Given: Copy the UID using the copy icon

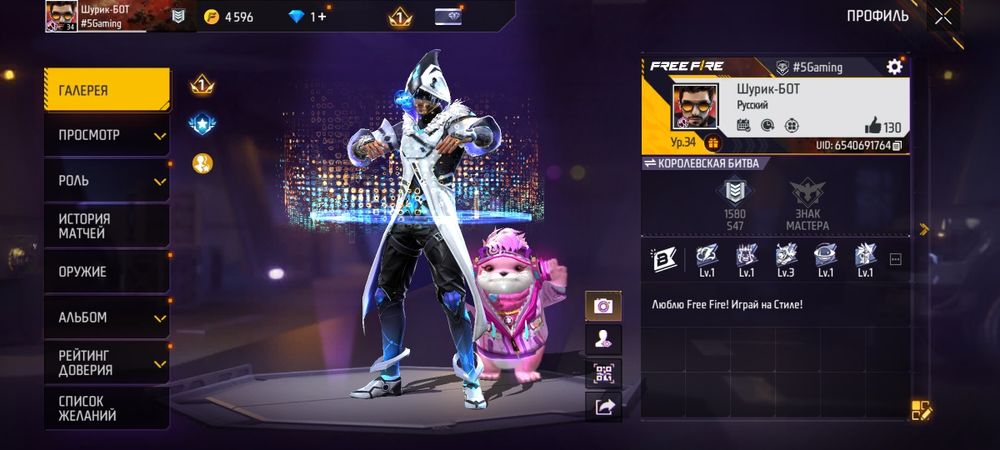Looking at the screenshot, I should [897, 146].
